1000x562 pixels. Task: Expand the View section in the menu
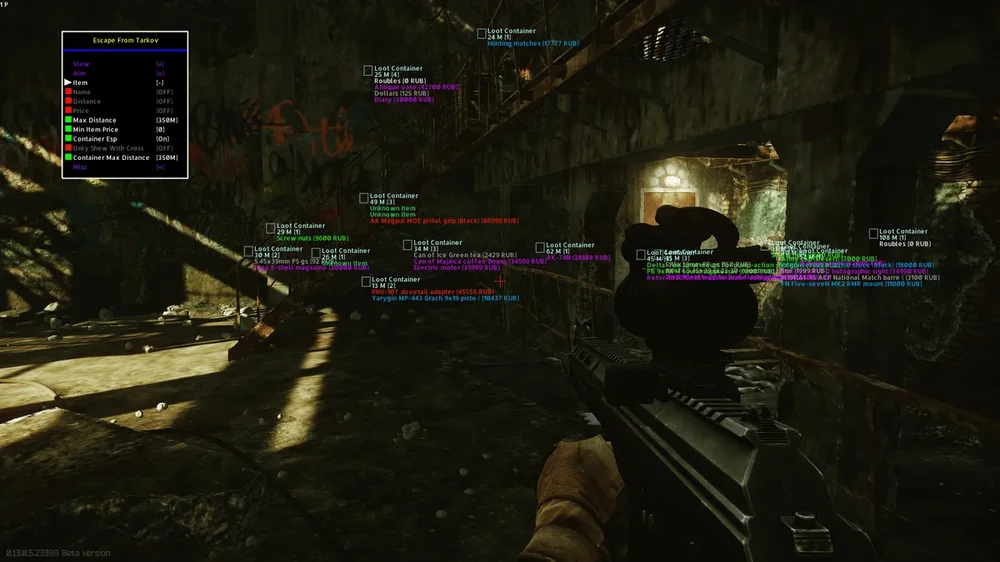click(81, 64)
